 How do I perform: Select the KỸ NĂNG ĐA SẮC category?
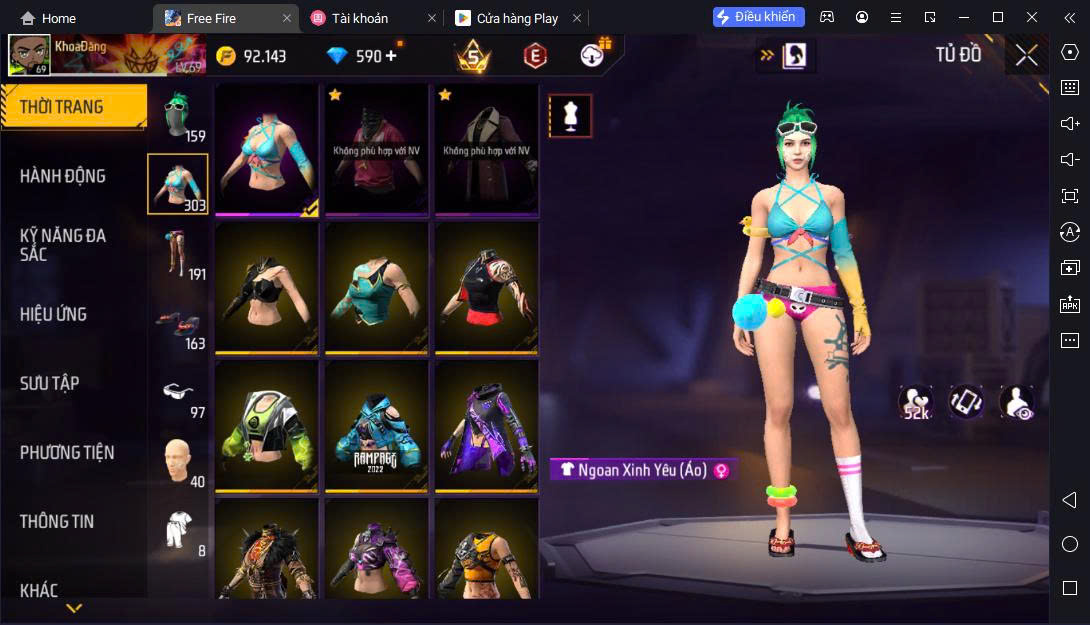62,245
